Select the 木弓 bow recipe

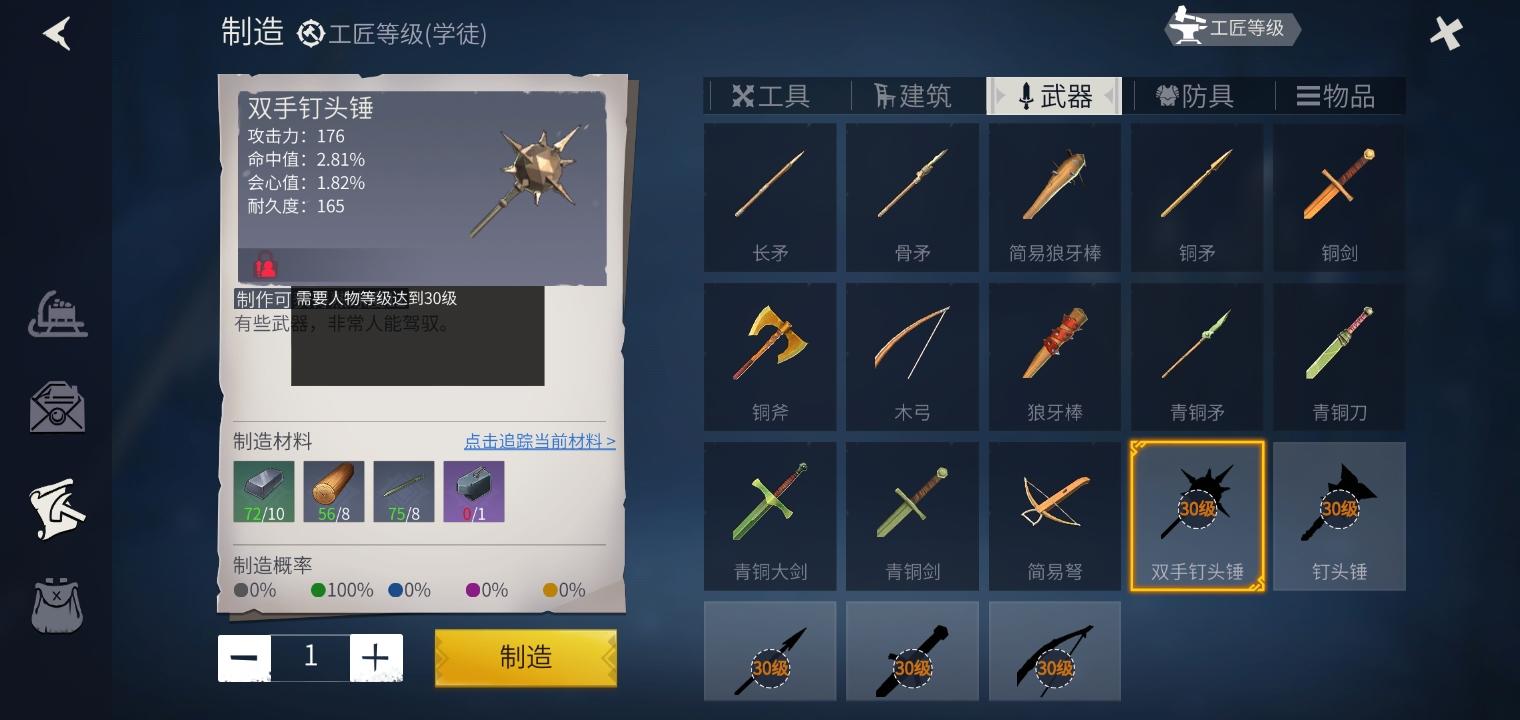click(912, 356)
